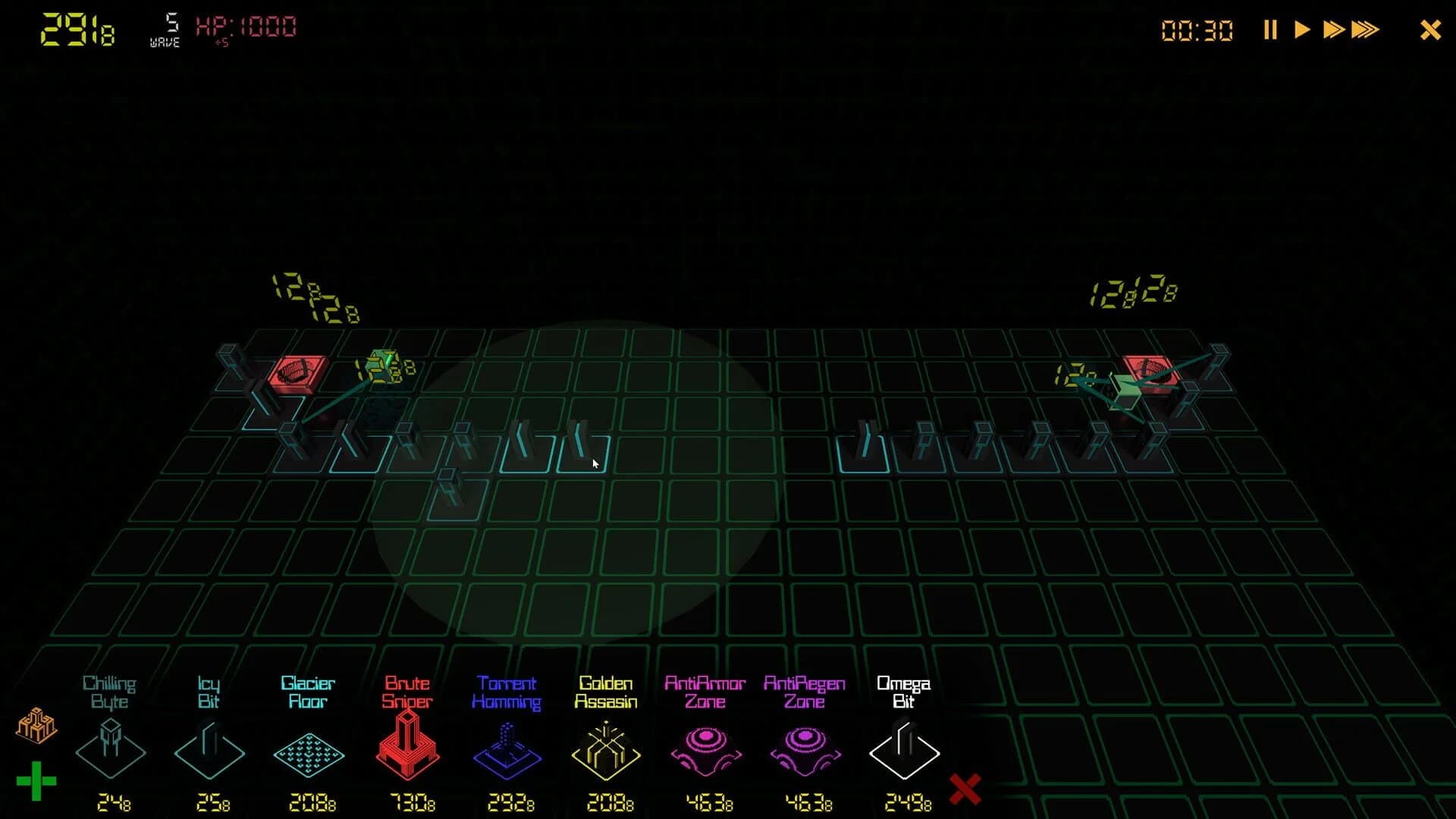Enable double speed fast-forward
The image size is (1456, 819).
click(x=1335, y=30)
